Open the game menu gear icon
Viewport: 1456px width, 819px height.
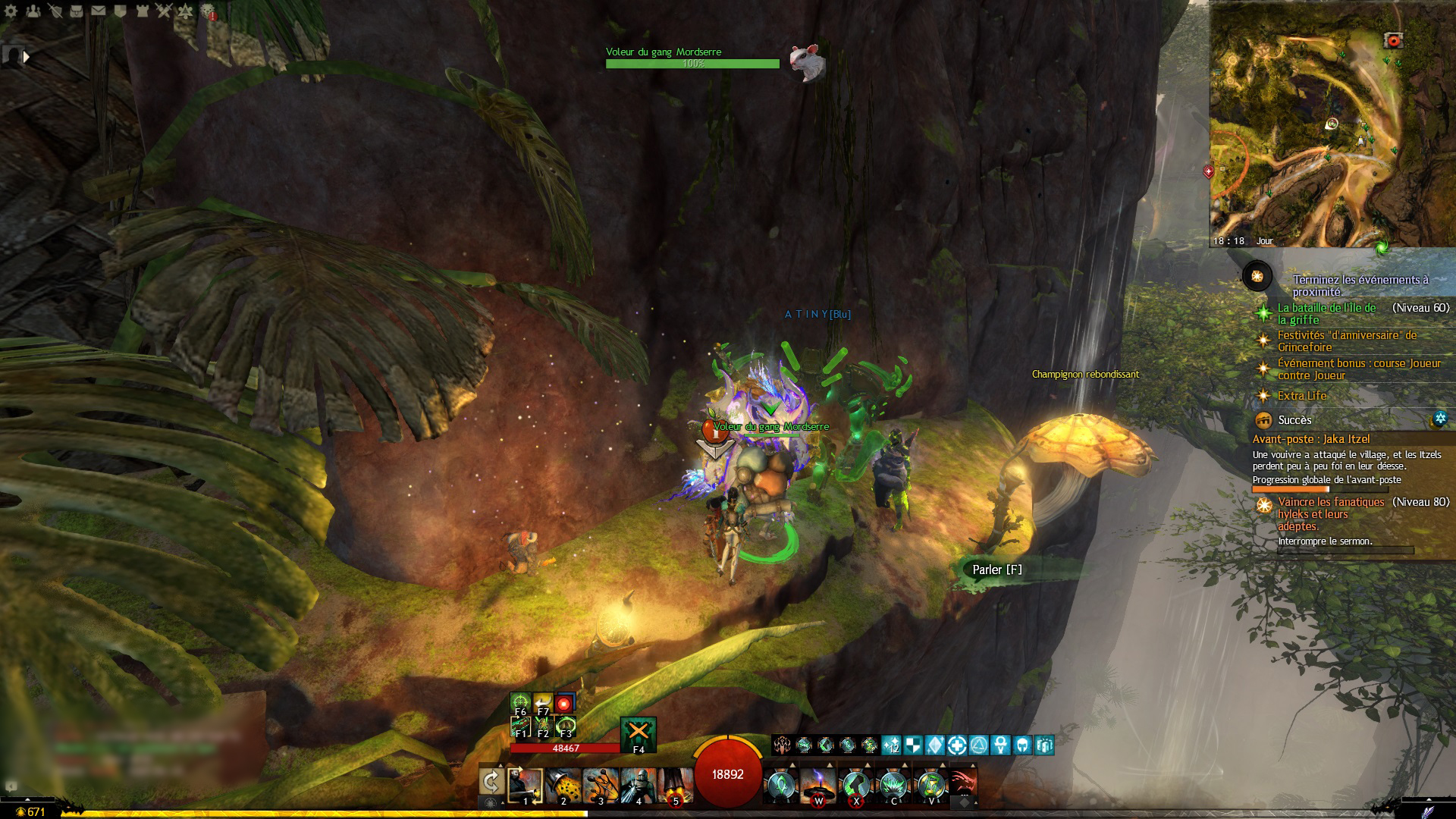pos(11,11)
